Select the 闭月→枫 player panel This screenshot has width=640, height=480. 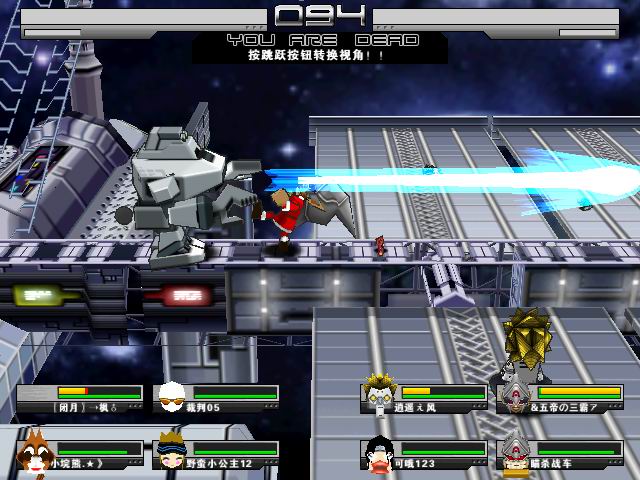pyautogui.click(x=80, y=399)
